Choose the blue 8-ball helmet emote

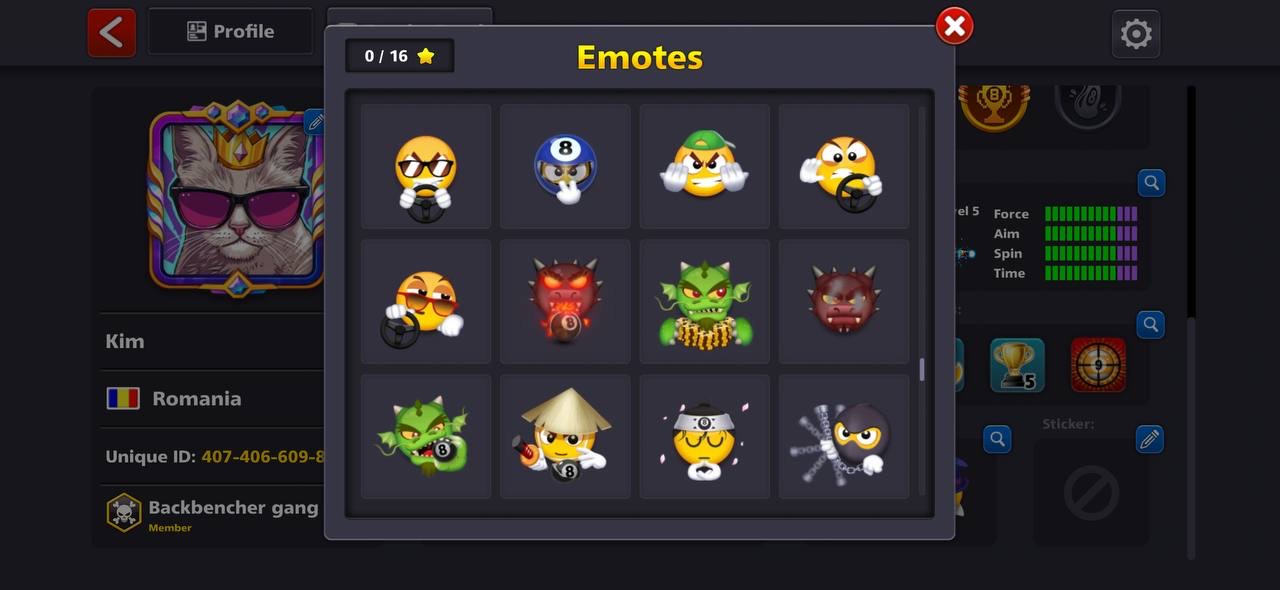565,167
